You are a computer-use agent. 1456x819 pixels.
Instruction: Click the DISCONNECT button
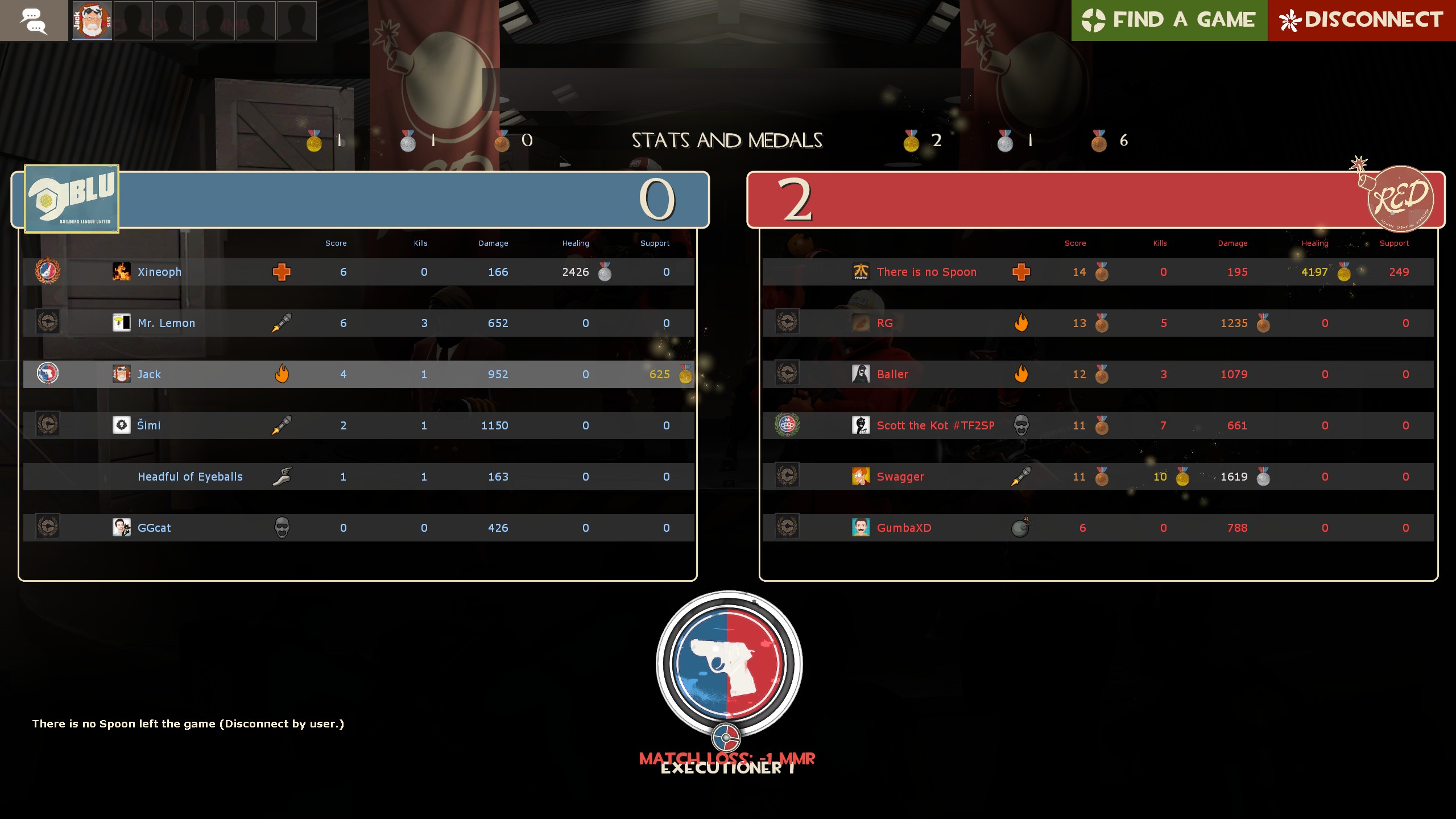[1360, 20]
